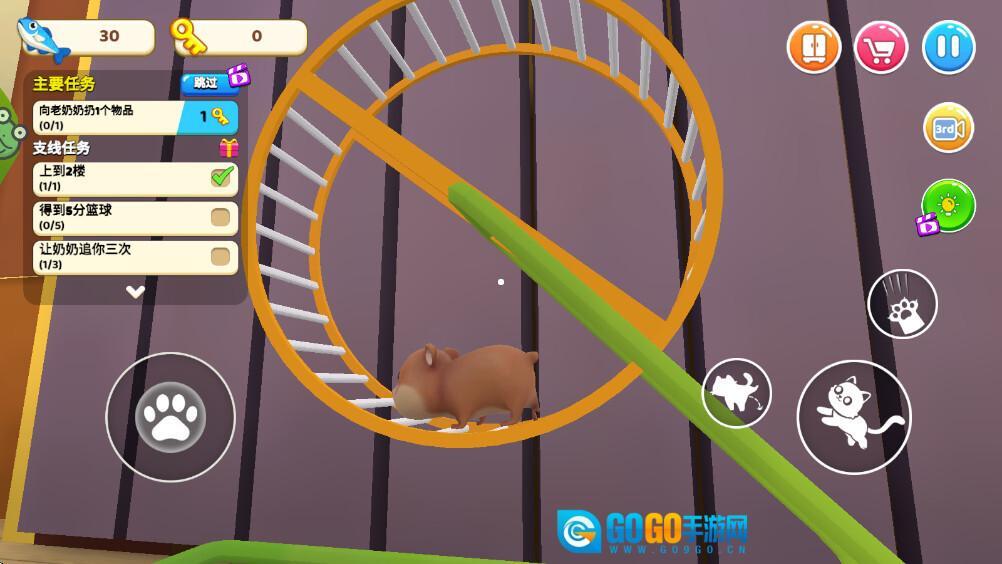Select the 让奶奶追你三次 task
The image size is (1002, 564).
pos(135,256)
